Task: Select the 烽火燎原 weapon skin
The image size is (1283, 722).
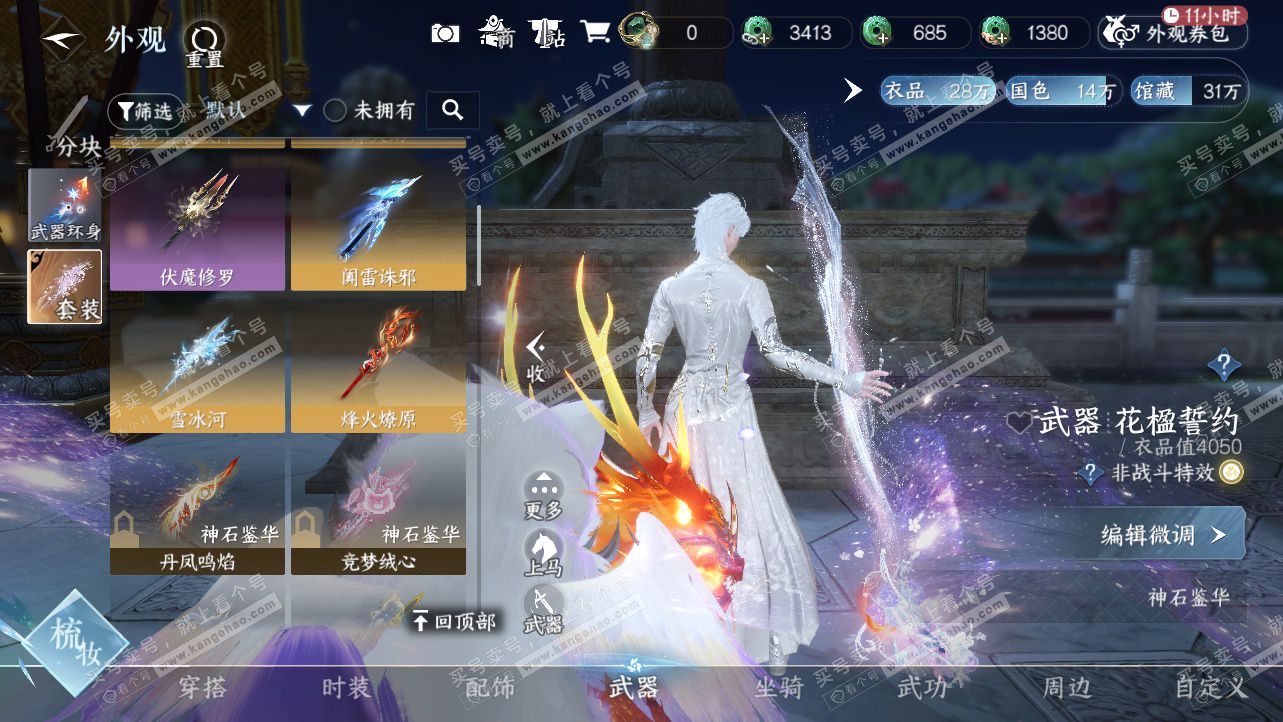Action: coord(378,370)
